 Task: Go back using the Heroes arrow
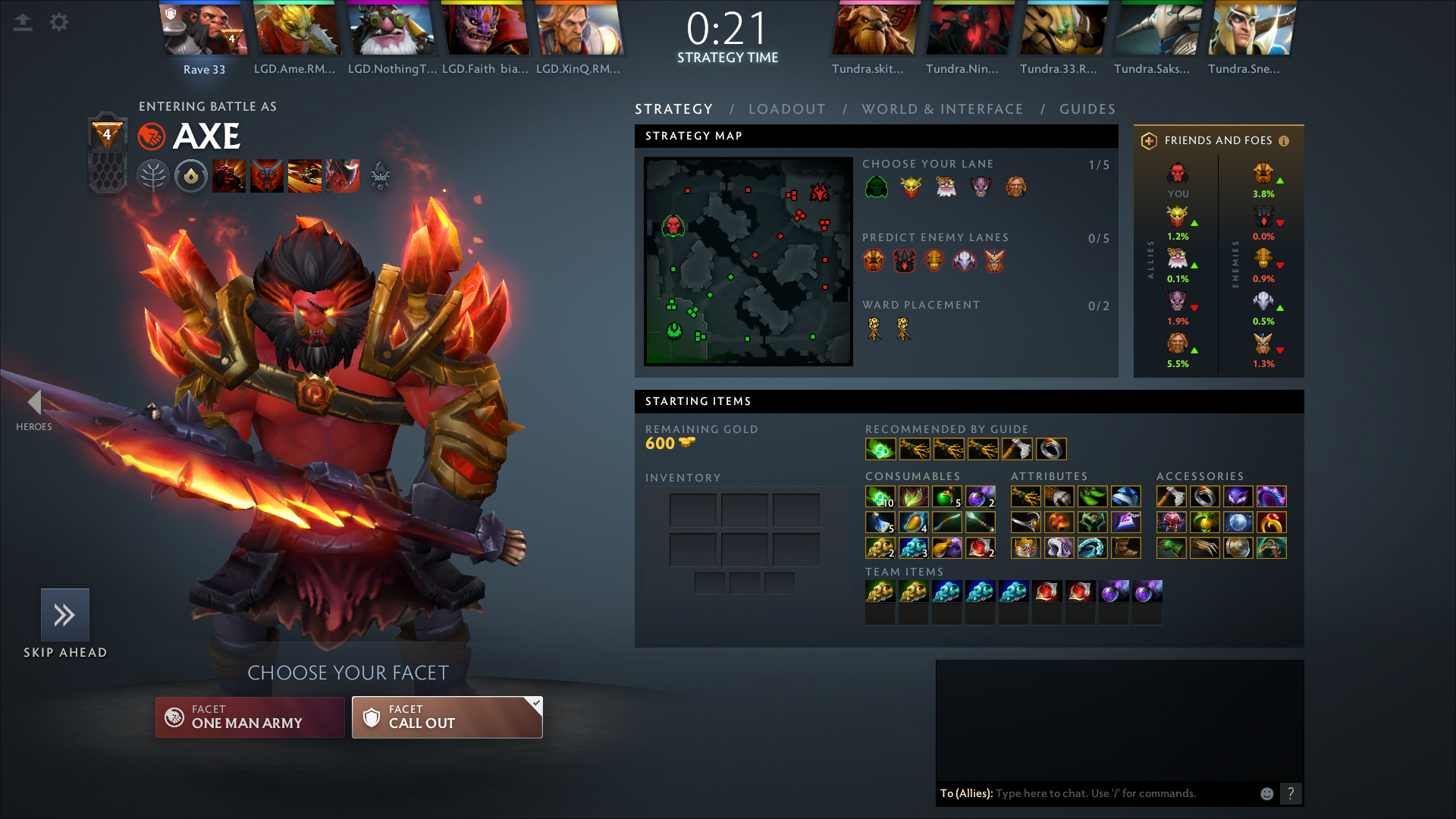(x=34, y=402)
